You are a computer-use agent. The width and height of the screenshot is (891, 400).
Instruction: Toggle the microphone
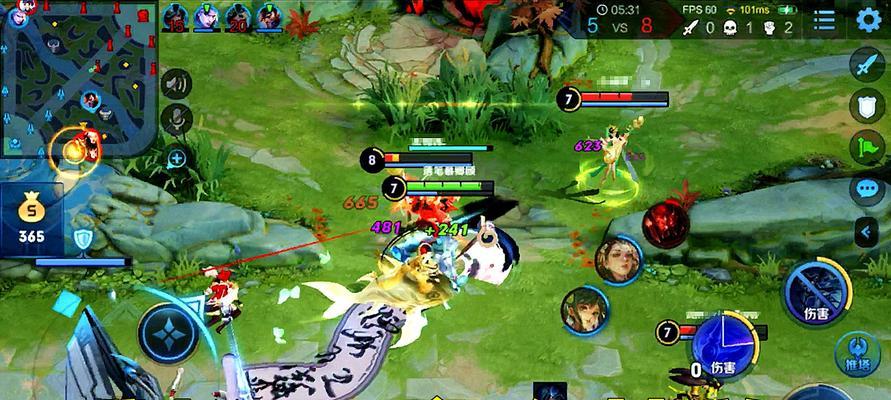point(177,119)
